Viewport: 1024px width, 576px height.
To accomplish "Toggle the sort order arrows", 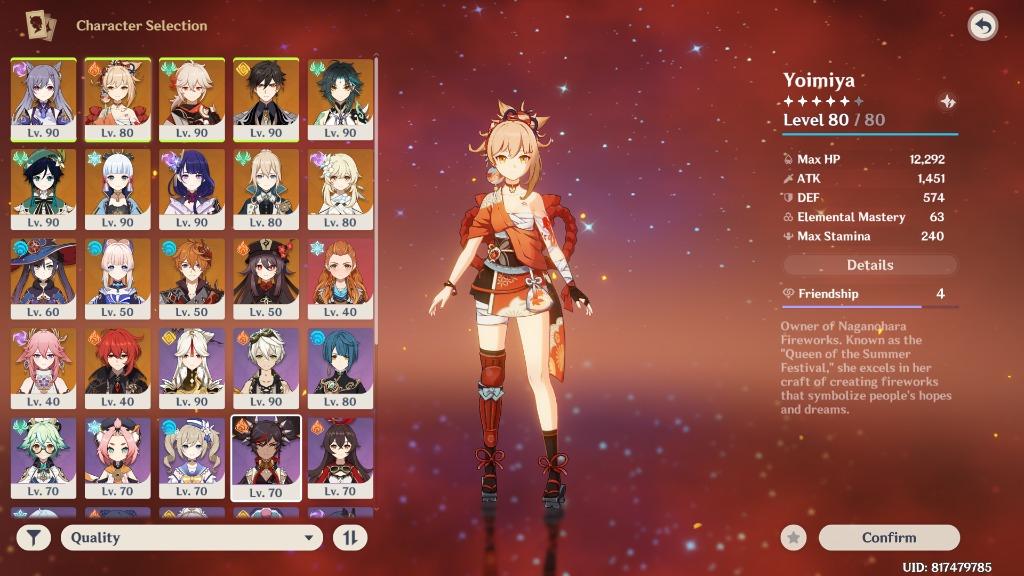I will point(350,538).
